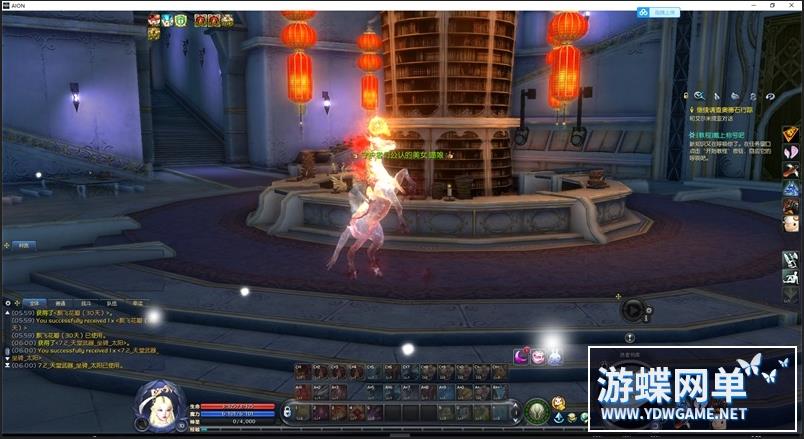The image size is (804, 439).
Task: Switch to the 队伍 chat tab
Action: tap(112, 302)
